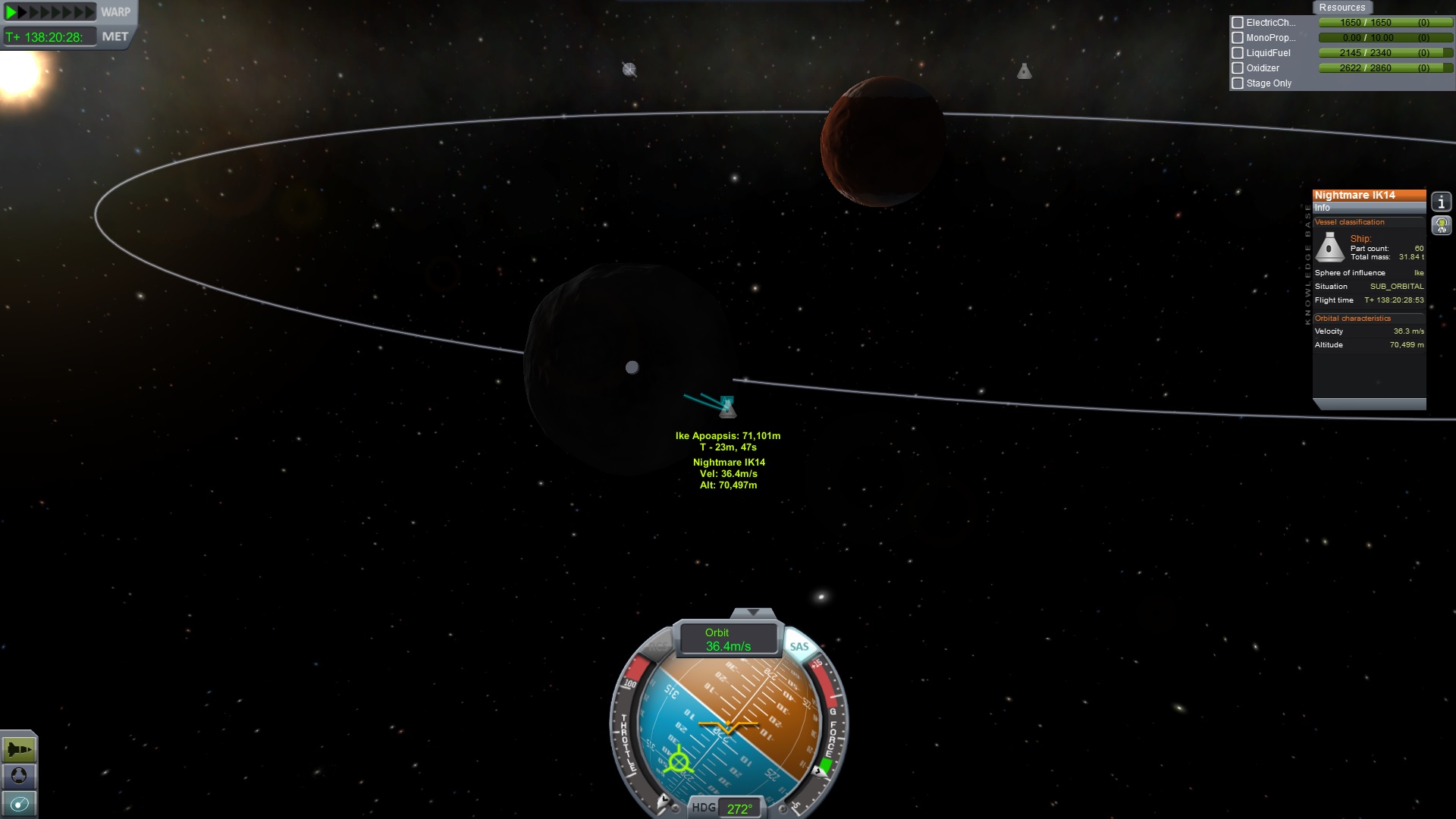Toggle the RCS indicator on the navball
The height and width of the screenshot is (819, 1456).
click(658, 647)
